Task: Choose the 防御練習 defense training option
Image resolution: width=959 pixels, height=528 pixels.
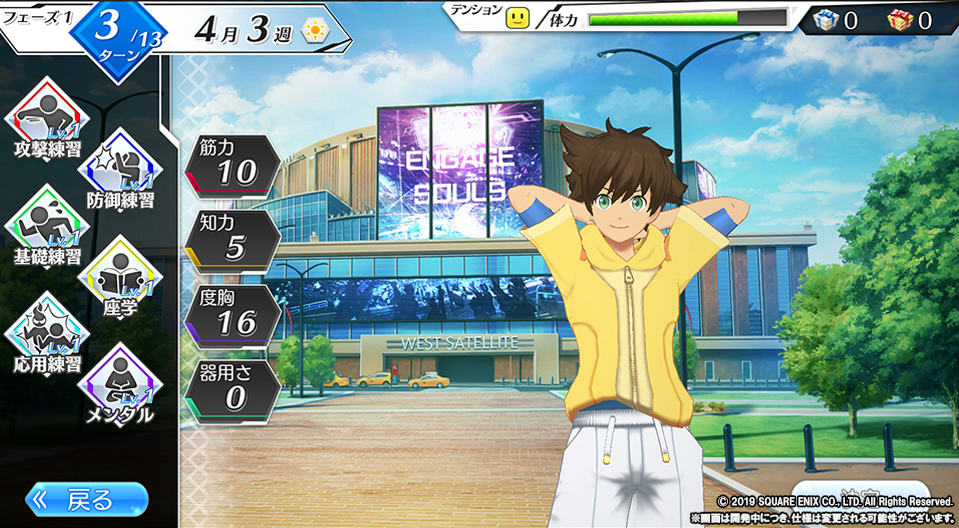Action: (x=120, y=170)
